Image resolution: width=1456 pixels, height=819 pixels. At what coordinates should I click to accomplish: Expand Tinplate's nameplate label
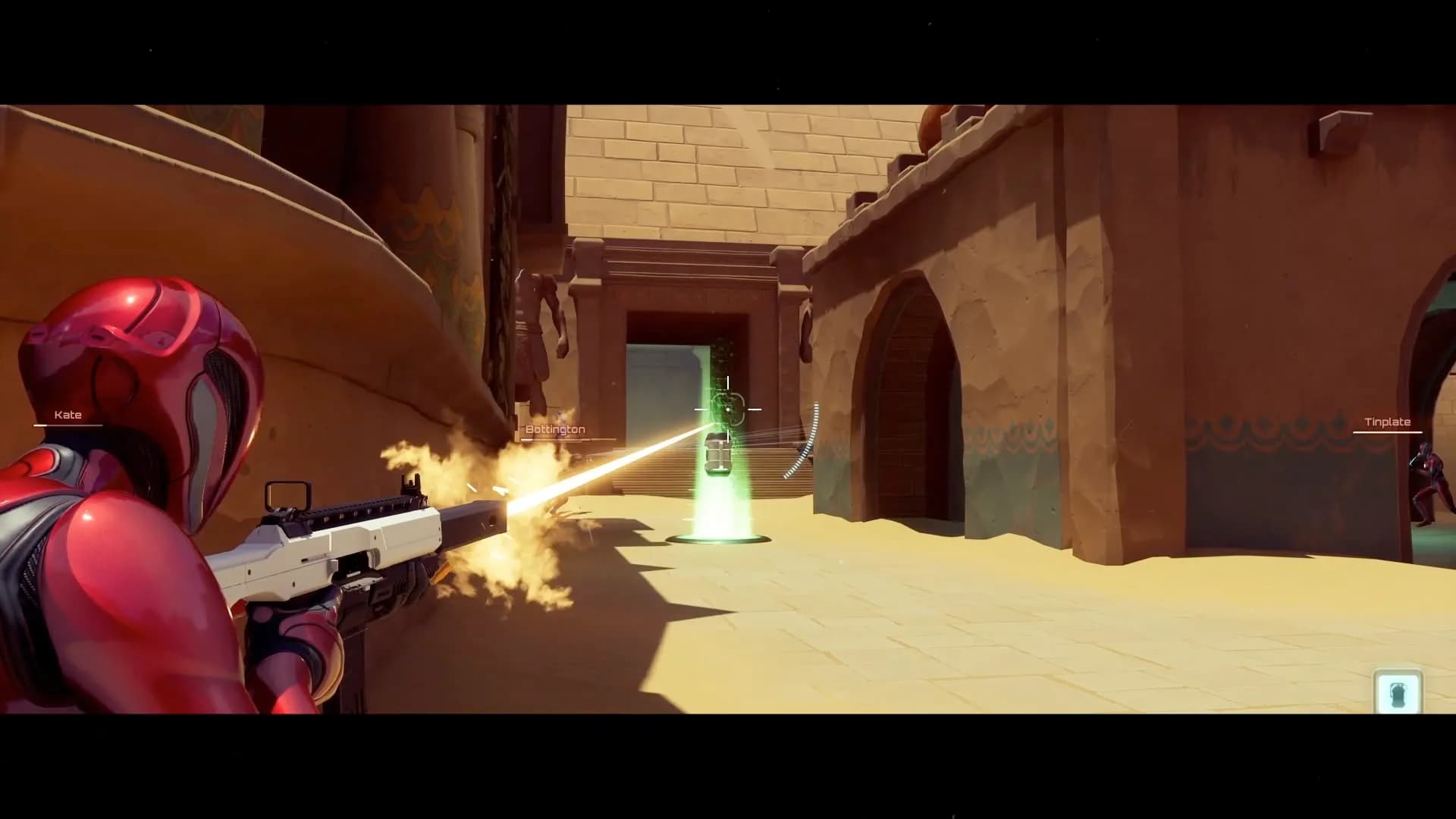point(1387,422)
